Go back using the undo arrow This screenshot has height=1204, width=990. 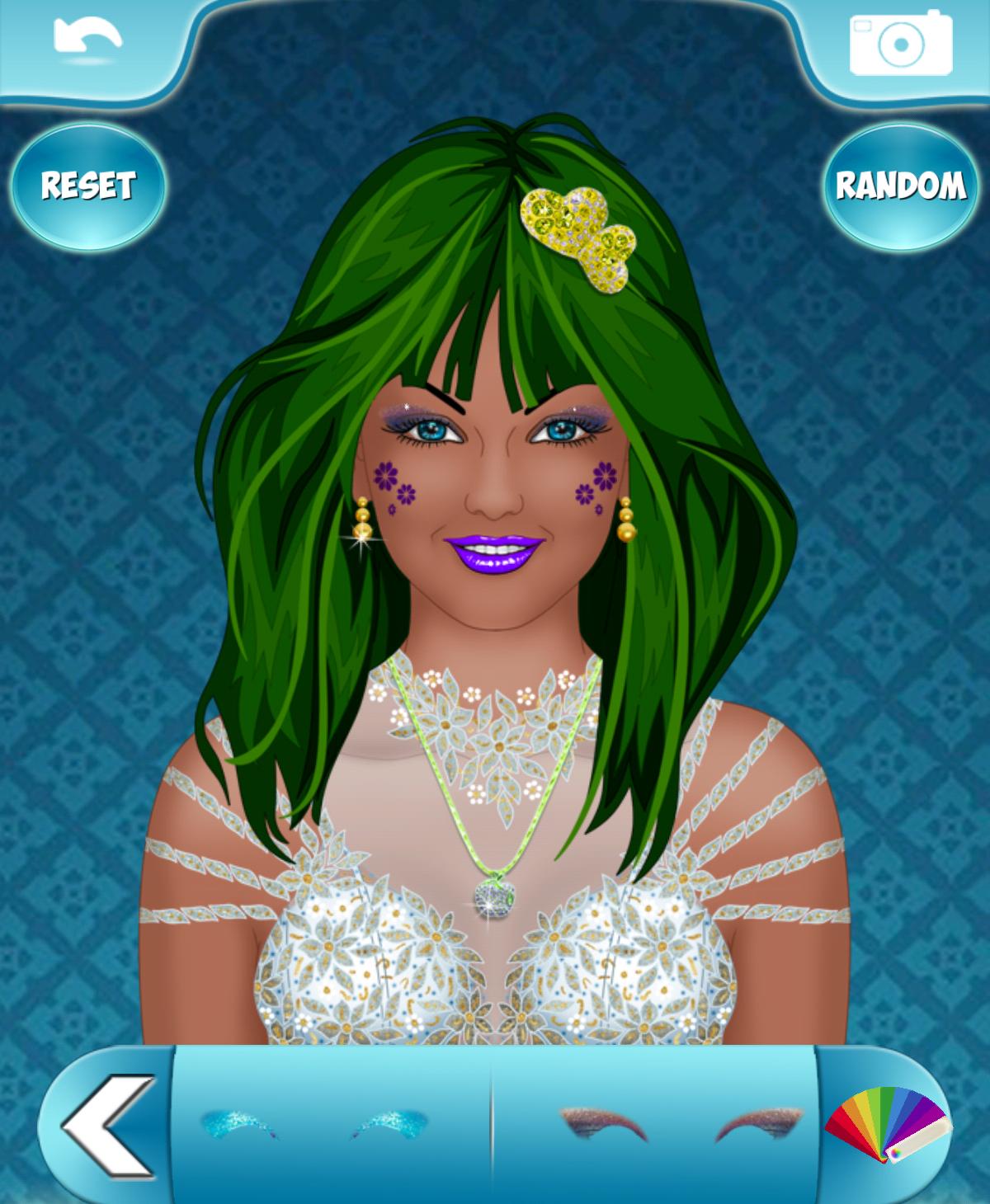coord(87,38)
